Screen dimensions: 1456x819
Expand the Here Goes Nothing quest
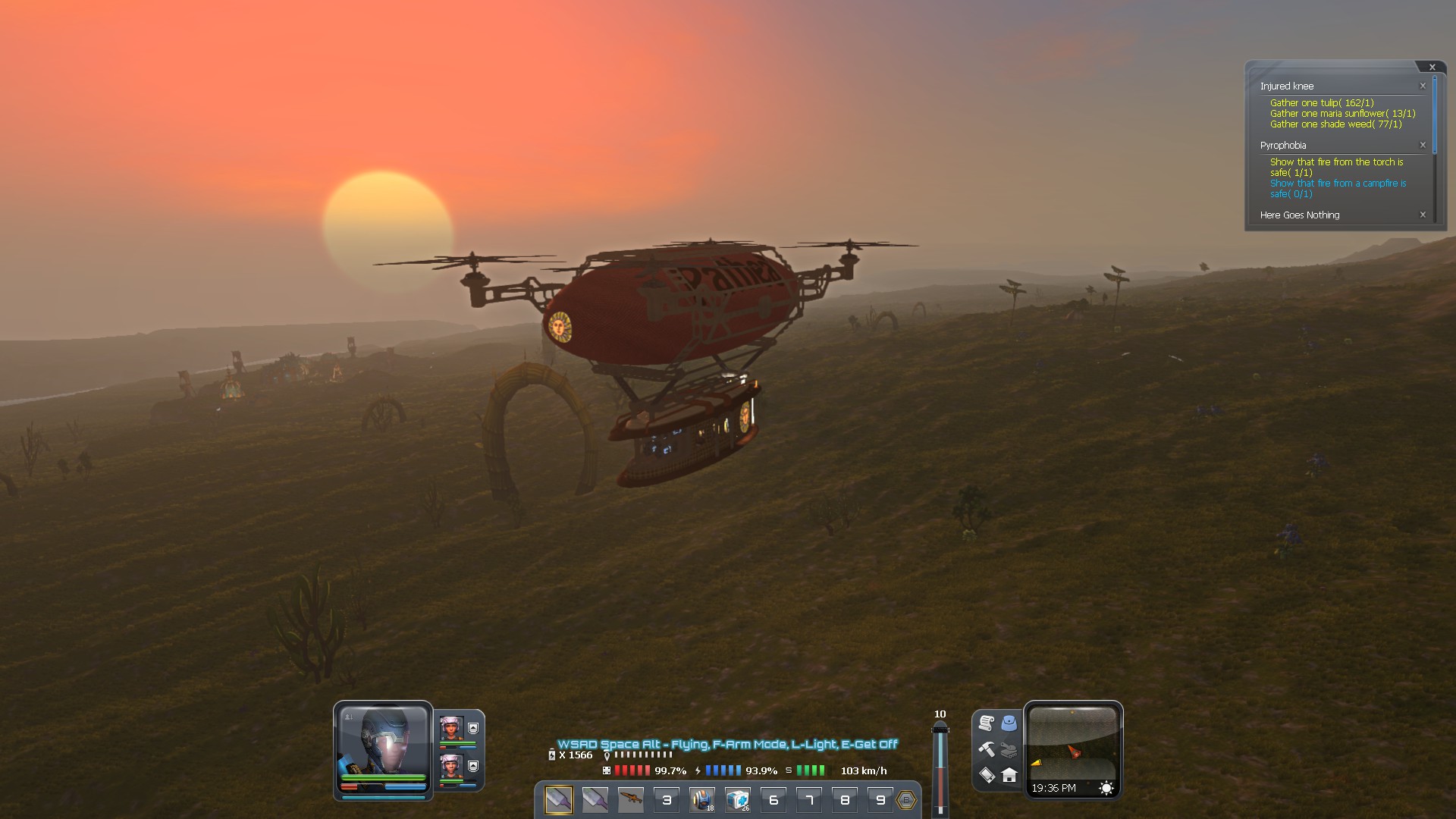point(1300,215)
